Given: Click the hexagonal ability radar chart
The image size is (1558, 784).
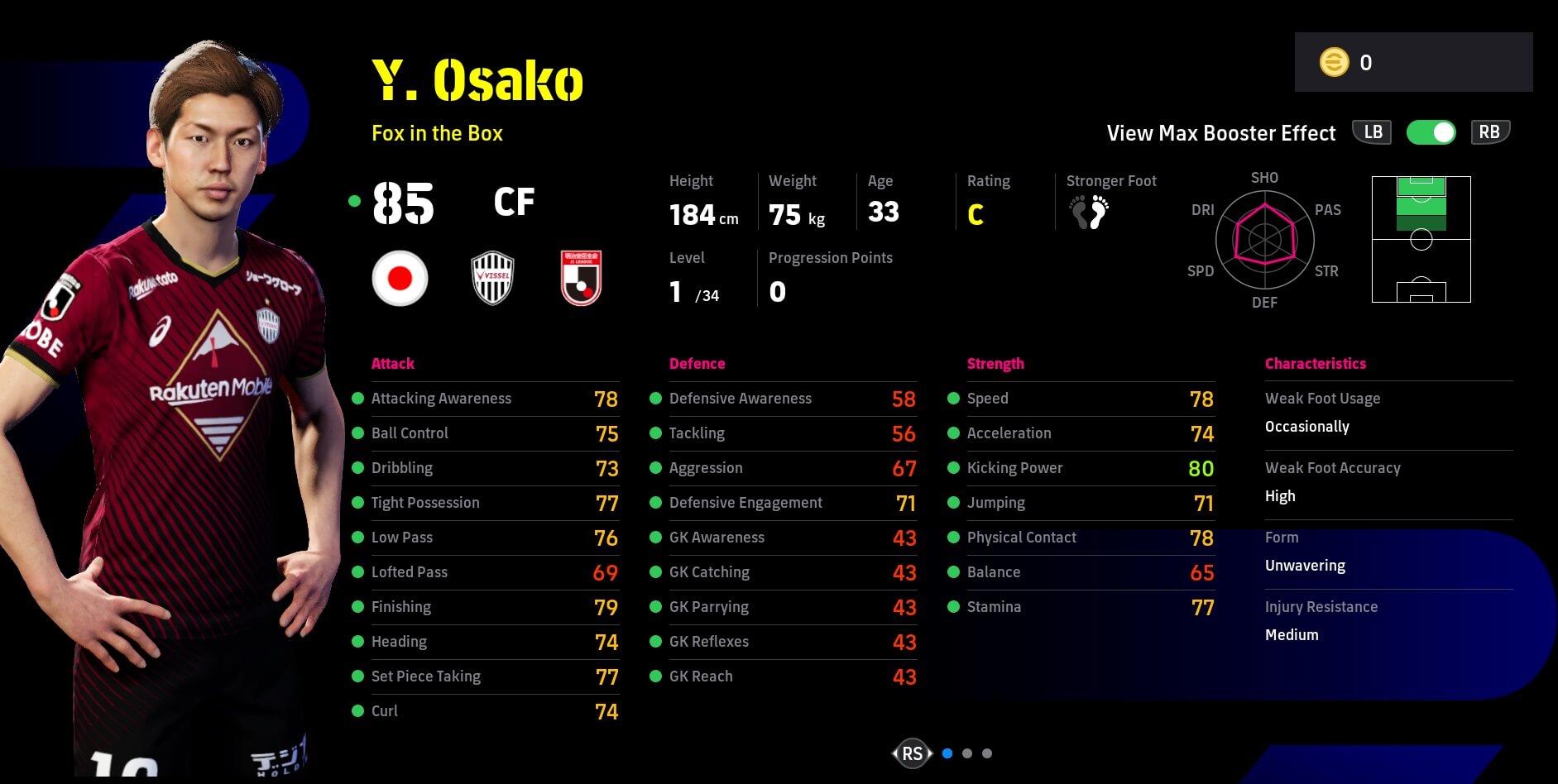Looking at the screenshot, I should tap(1264, 240).
